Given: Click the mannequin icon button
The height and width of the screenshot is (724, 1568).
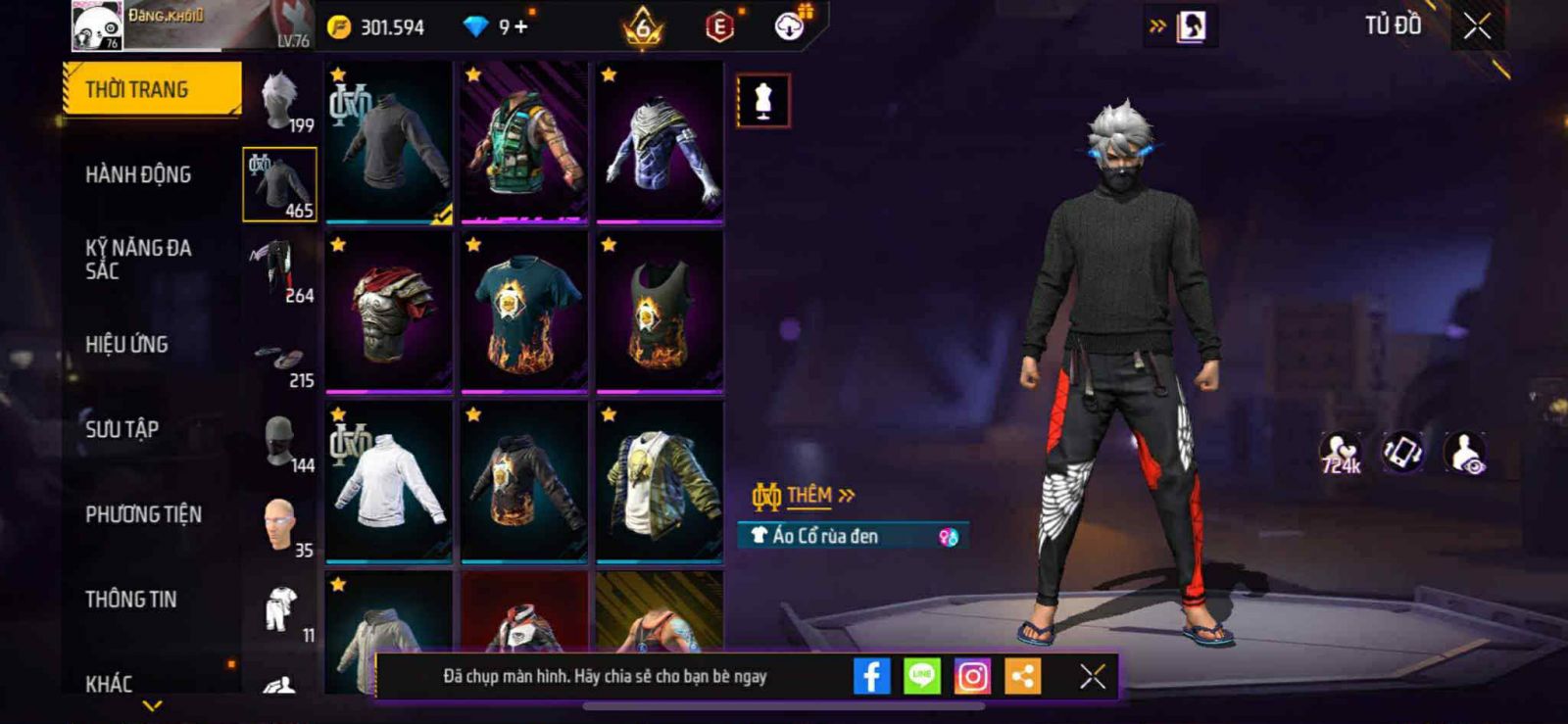Looking at the screenshot, I should (763, 100).
